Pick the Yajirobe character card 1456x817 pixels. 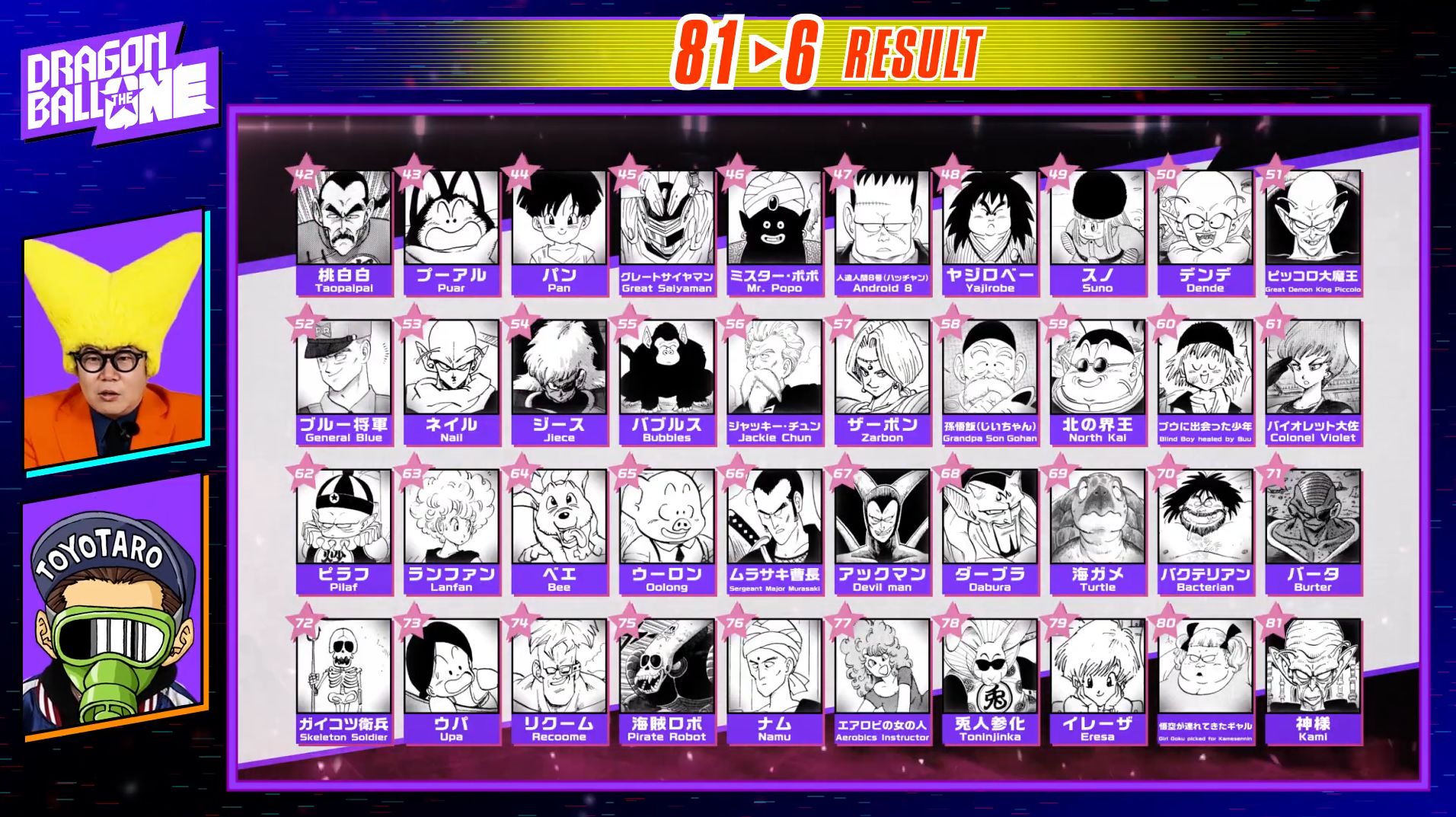click(990, 231)
